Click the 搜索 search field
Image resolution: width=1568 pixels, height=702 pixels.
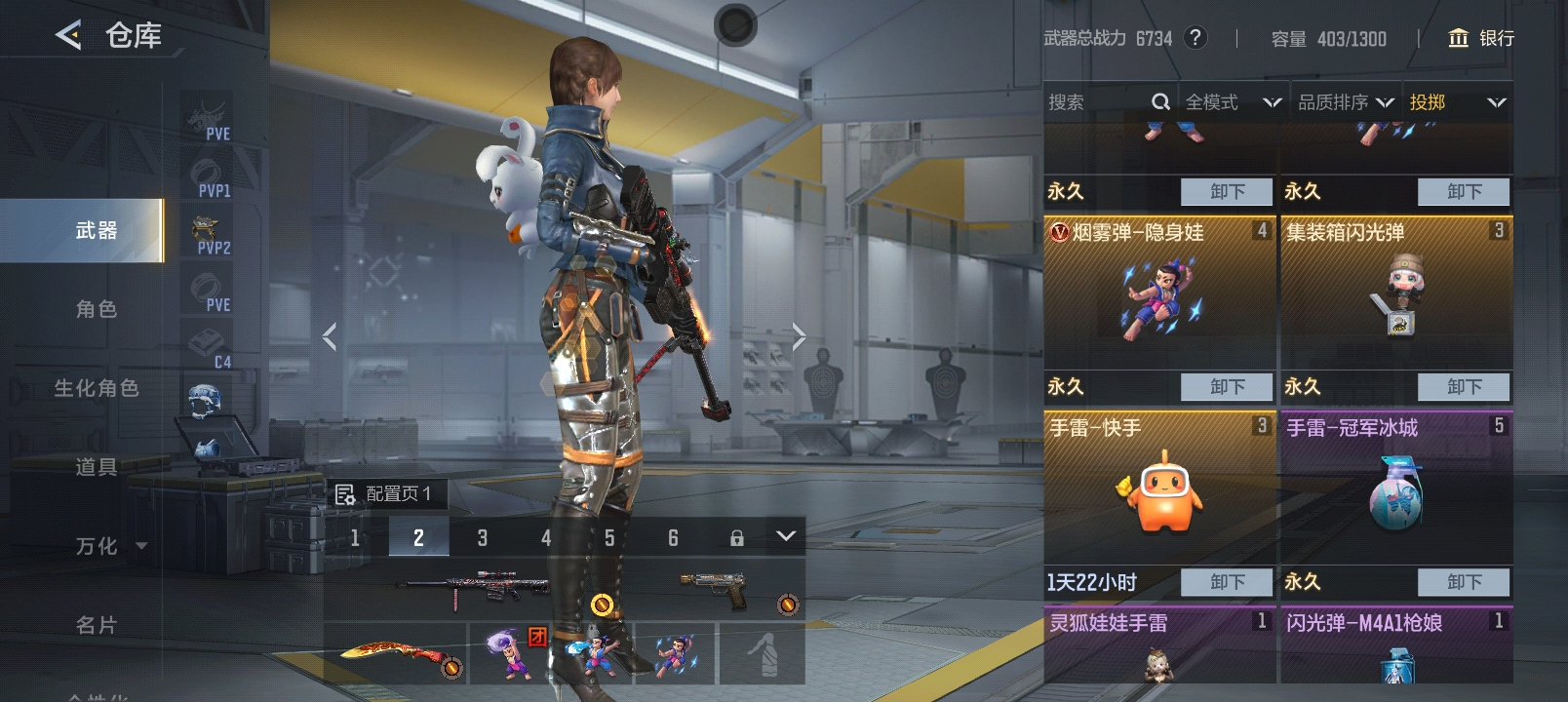pos(1097,102)
